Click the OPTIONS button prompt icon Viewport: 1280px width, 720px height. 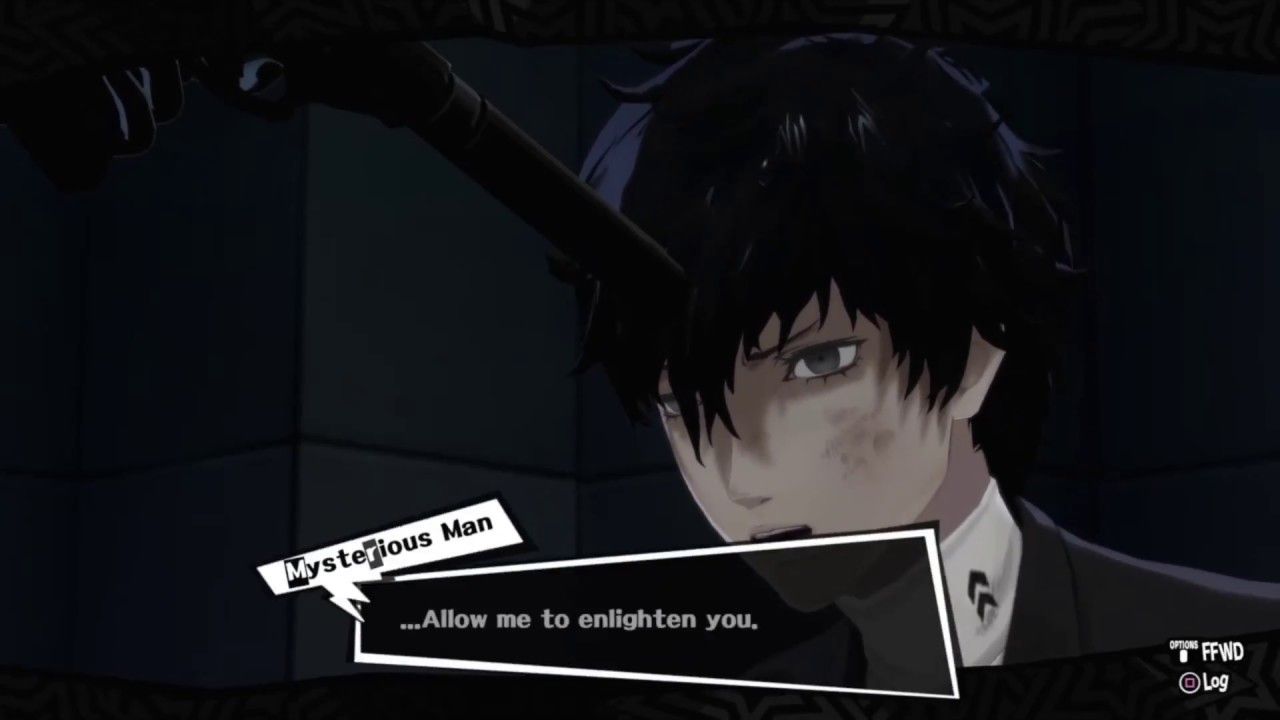[1182, 655]
